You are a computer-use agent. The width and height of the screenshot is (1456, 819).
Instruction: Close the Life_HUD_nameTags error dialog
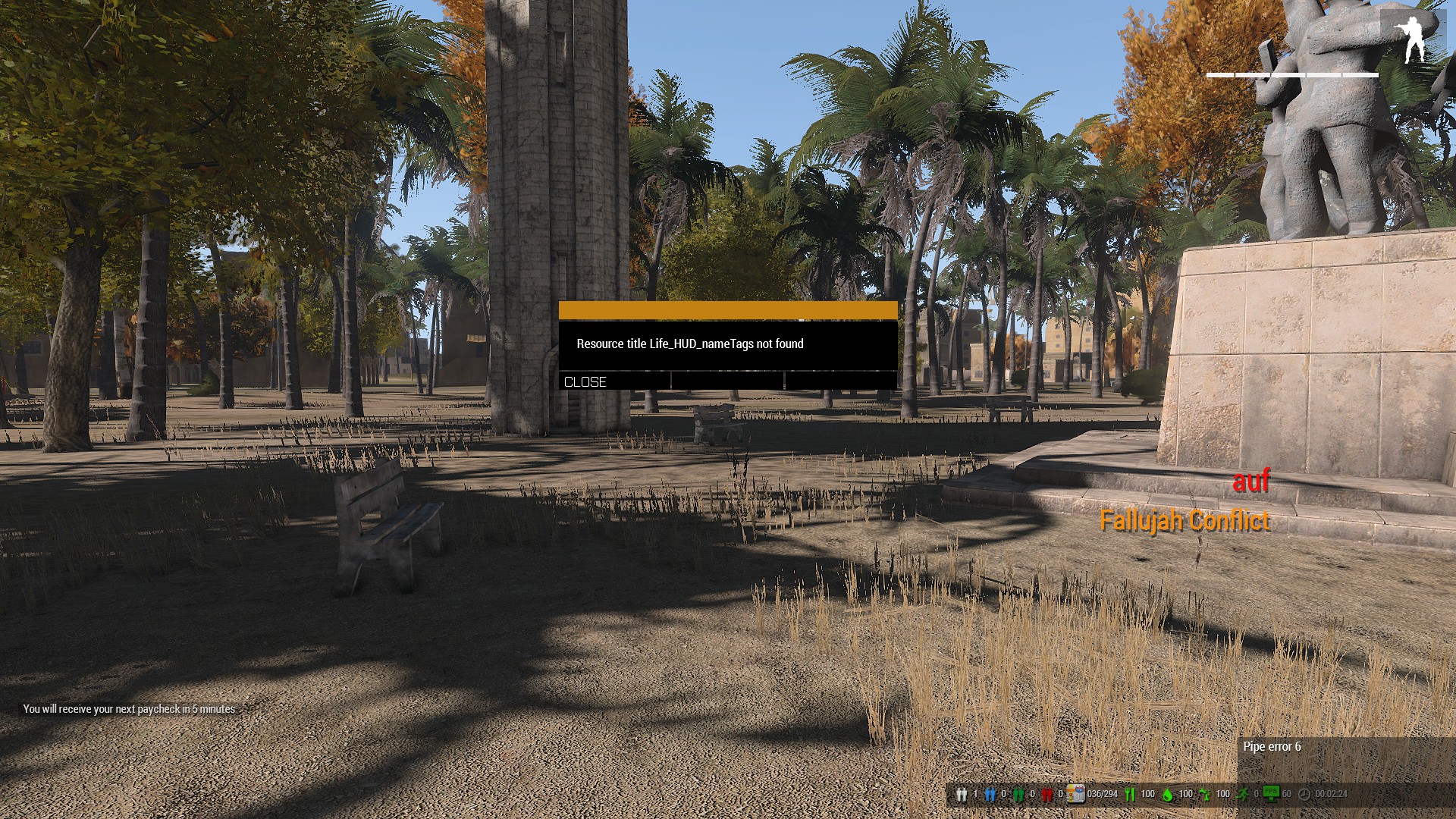[585, 381]
